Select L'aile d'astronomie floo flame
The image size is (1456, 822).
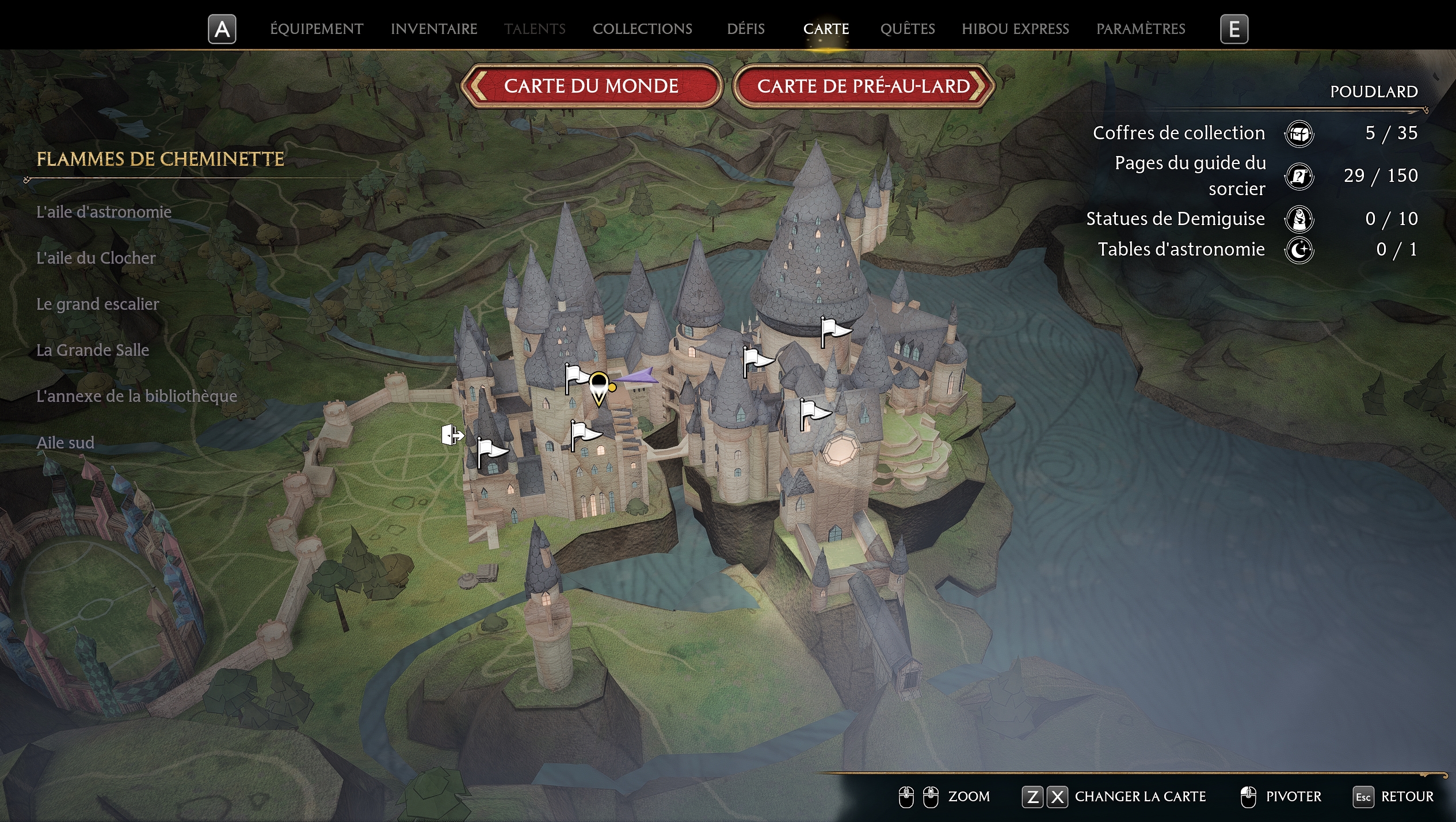pos(104,212)
